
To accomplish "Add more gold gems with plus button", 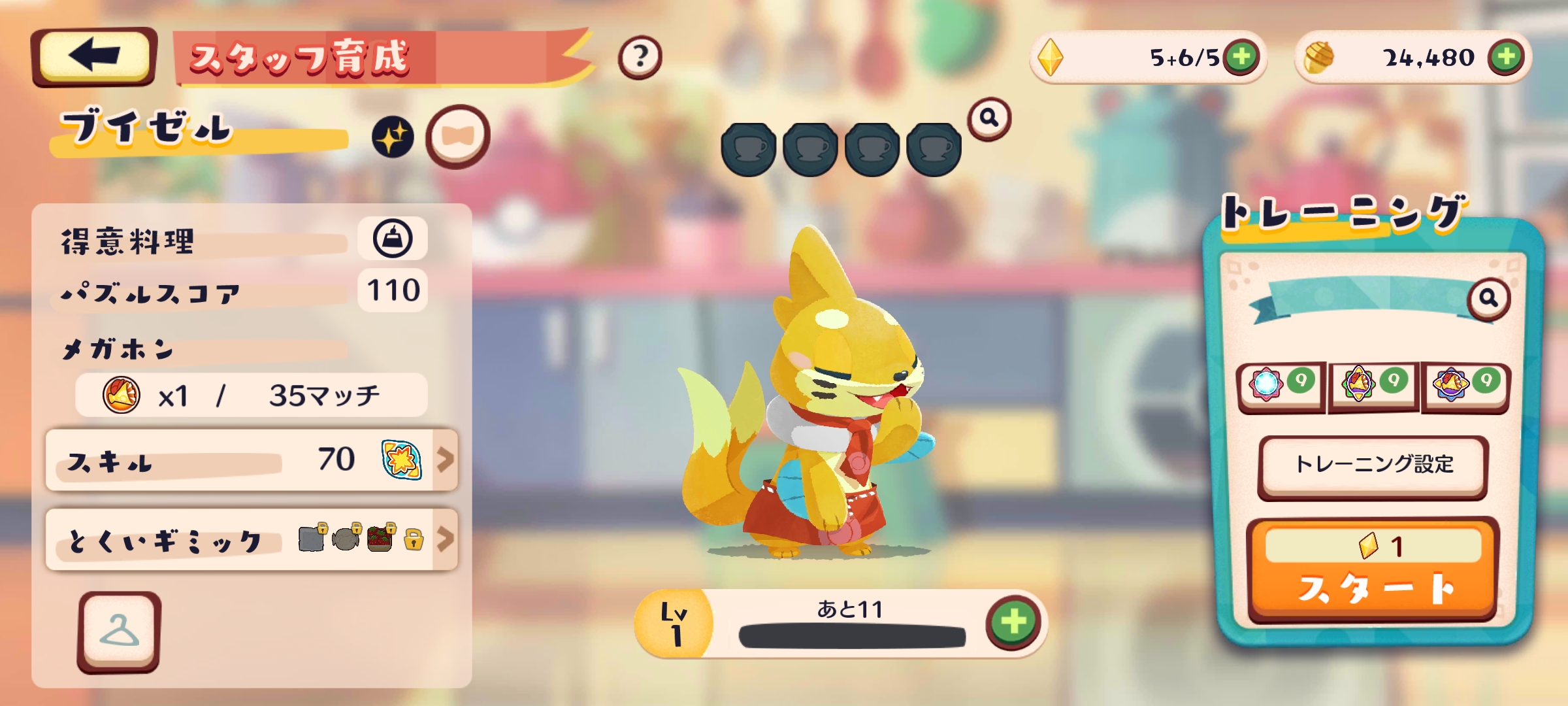I will [1241, 57].
